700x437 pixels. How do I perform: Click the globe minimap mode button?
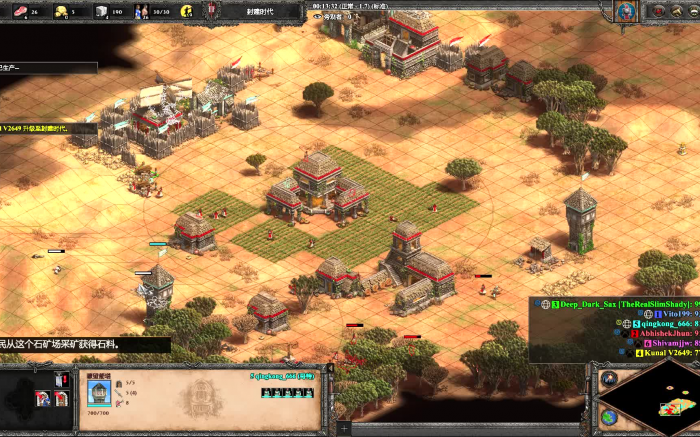(608, 416)
